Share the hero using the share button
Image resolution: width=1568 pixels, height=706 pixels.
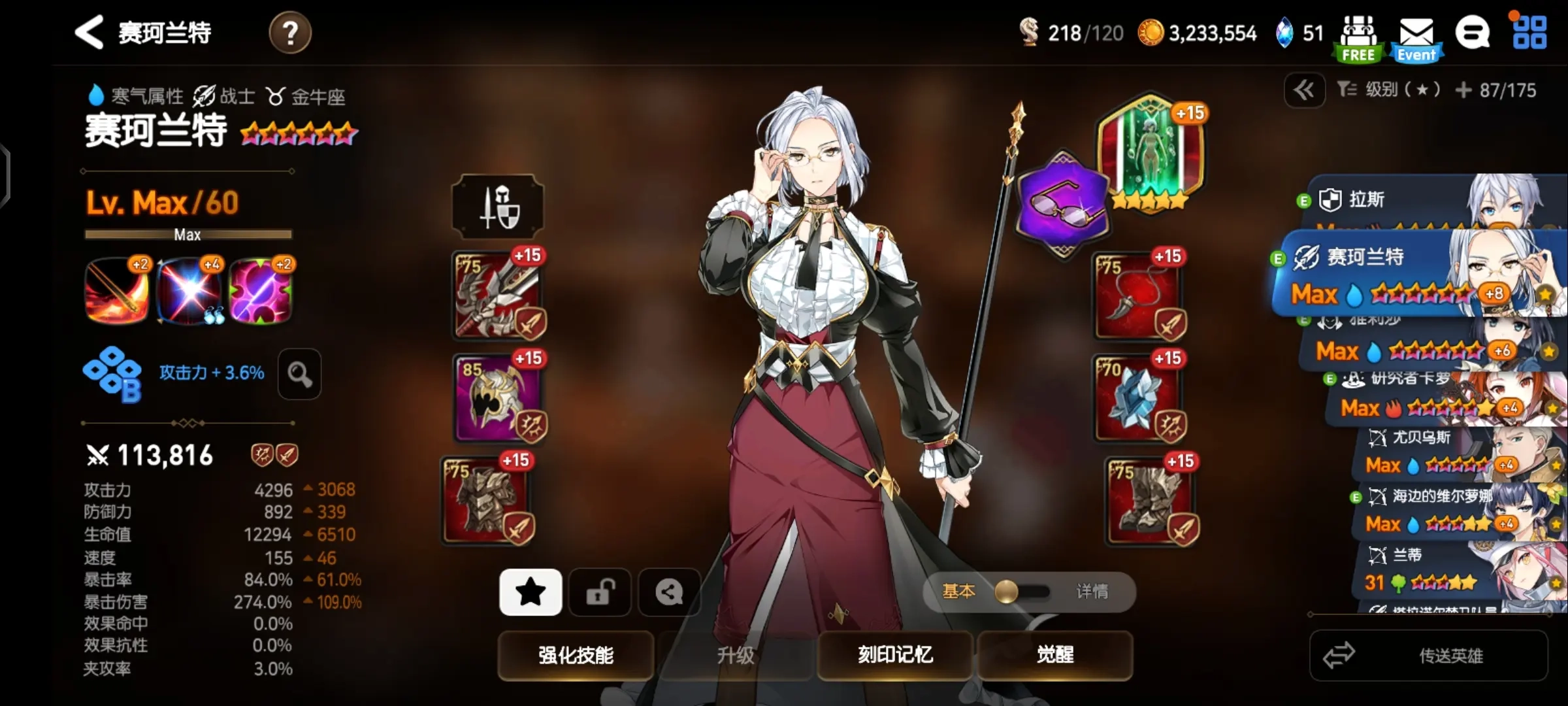tap(669, 592)
